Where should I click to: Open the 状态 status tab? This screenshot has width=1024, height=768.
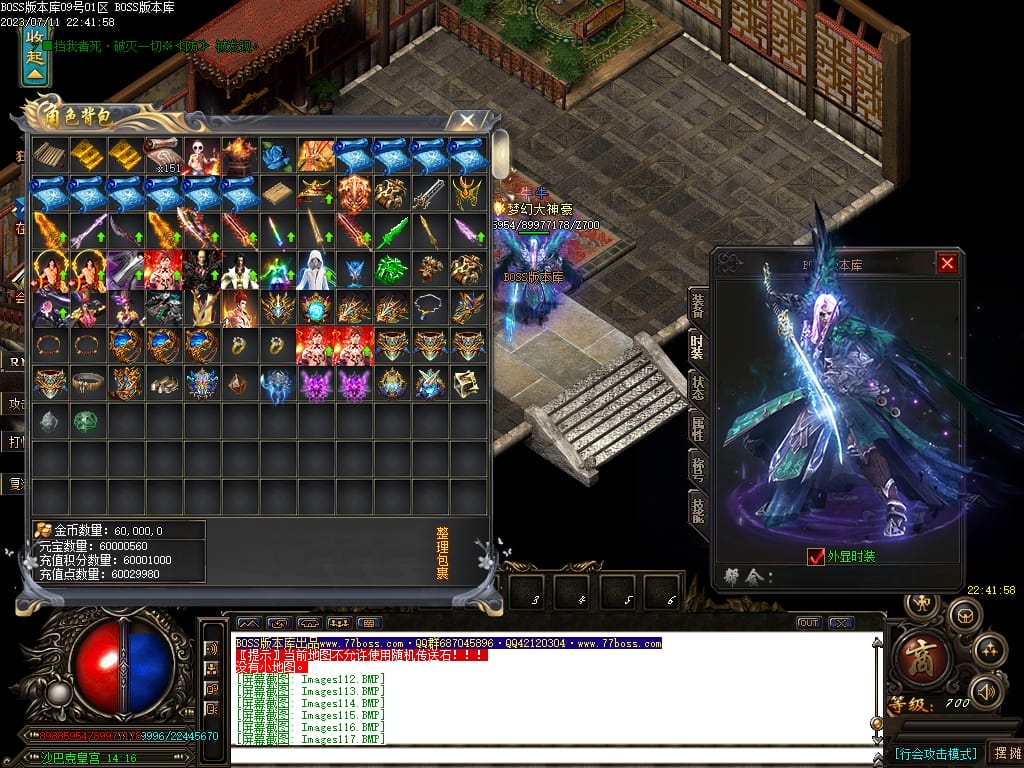[697, 386]
